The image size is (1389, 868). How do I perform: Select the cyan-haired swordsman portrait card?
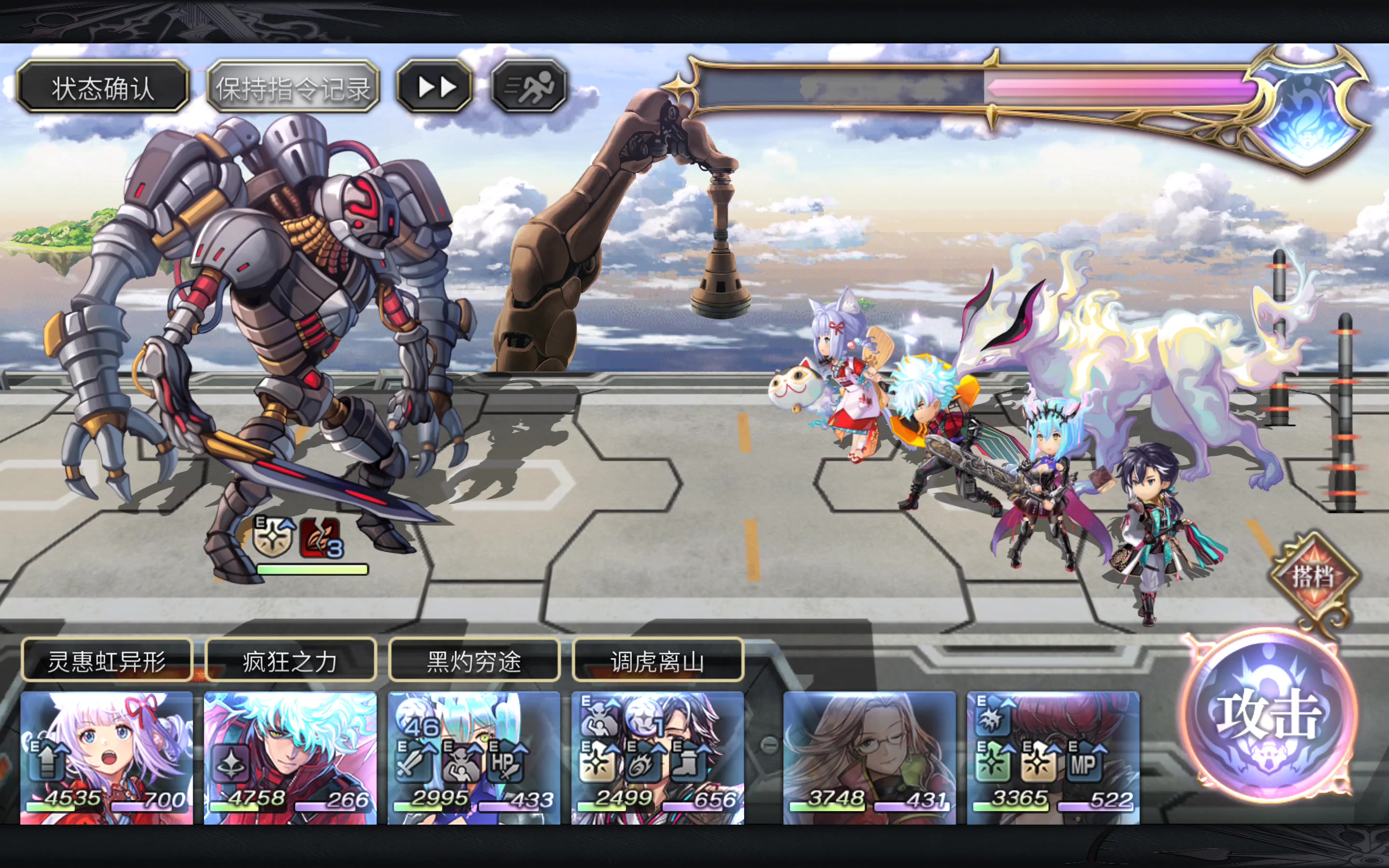[290, 758]
